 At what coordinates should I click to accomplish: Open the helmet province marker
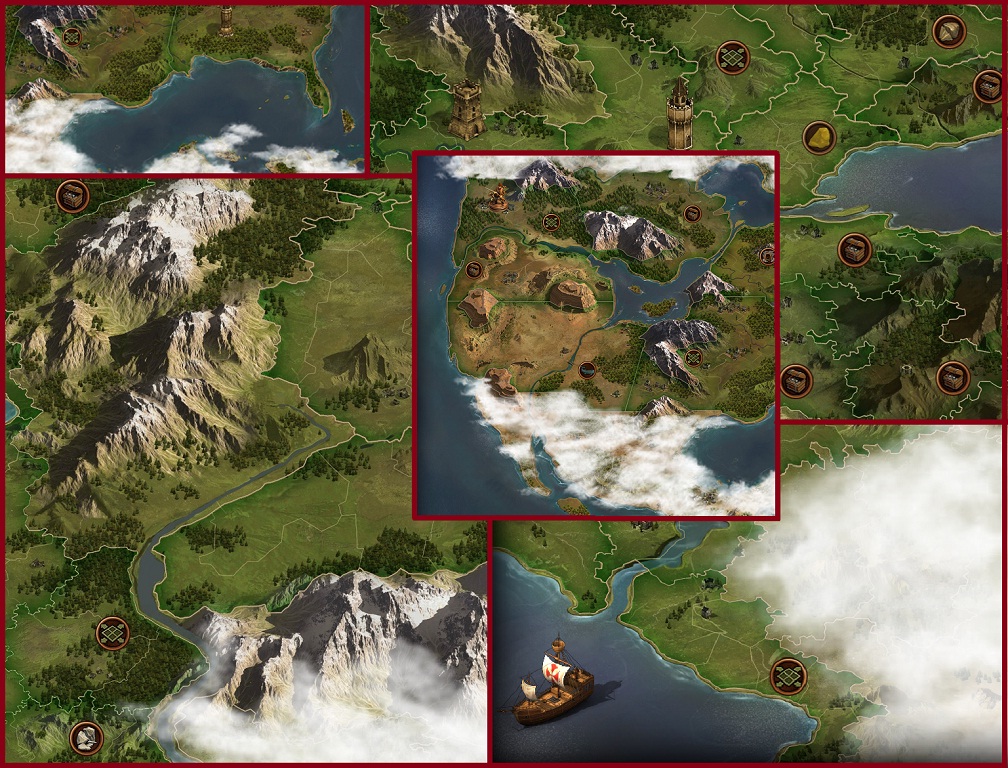click(x=87, y=738)
